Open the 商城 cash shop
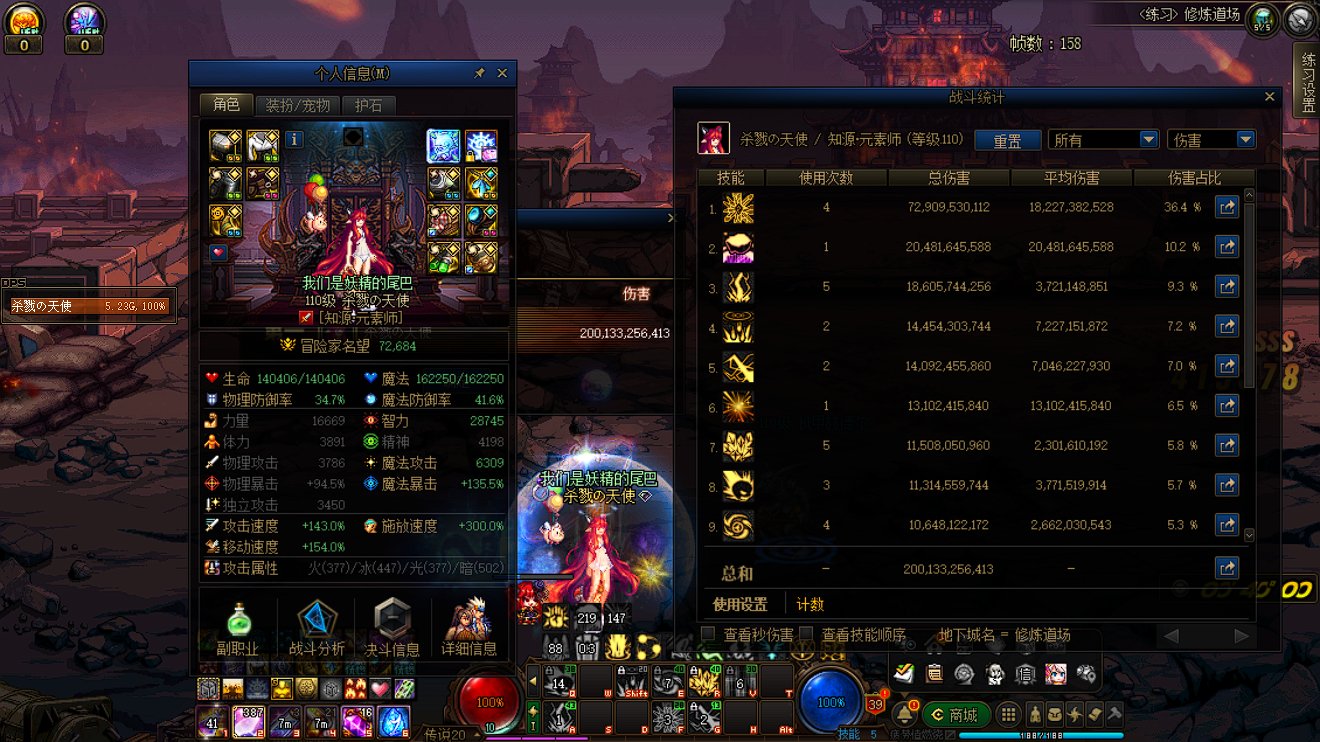This screenshot has height=742, width=1320. point(955,714)
